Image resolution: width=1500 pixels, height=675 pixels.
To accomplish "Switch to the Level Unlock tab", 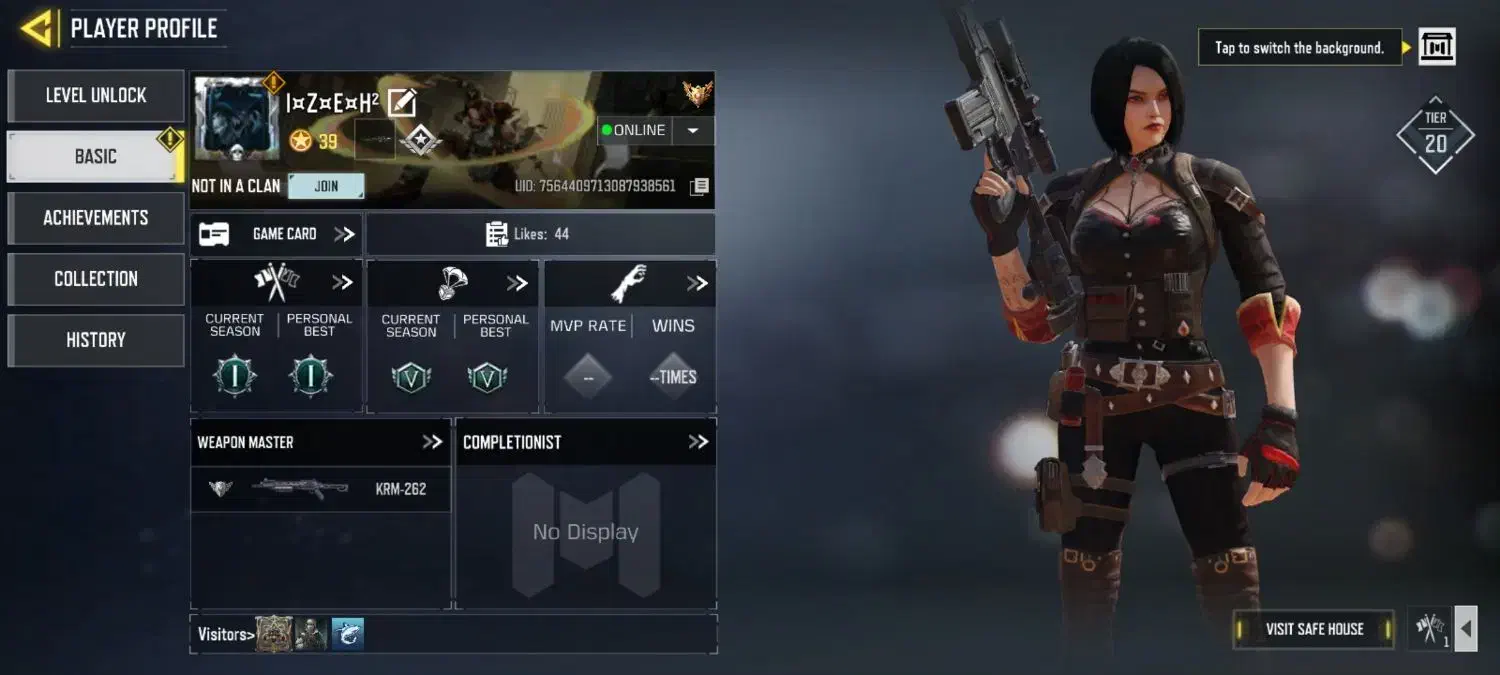I will click(96, 96).
